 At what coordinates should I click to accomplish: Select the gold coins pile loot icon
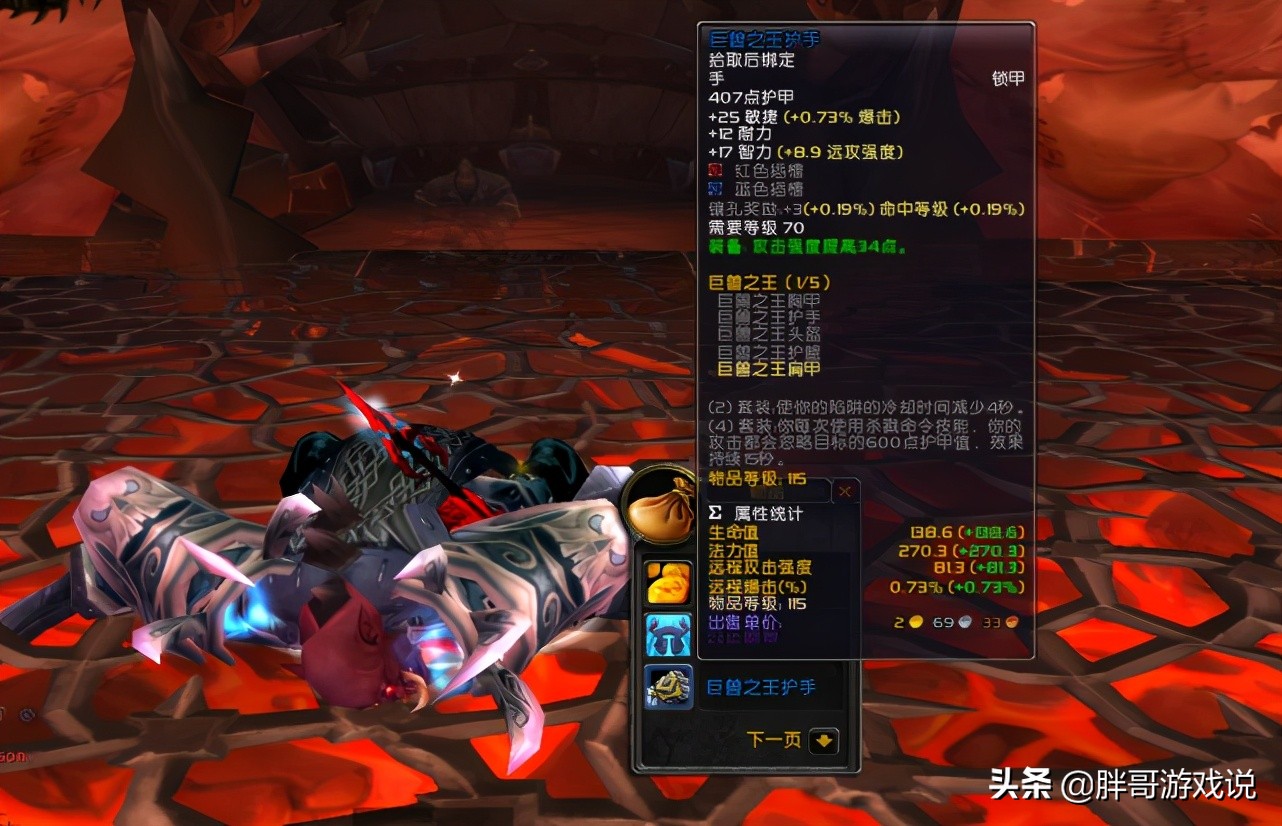(x=667, y=580)
